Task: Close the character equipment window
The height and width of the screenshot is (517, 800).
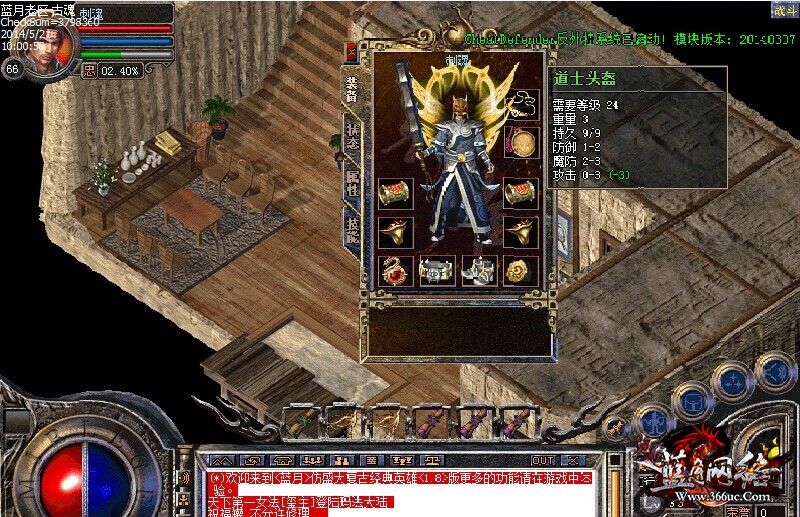Action: (x=351, y=52)
